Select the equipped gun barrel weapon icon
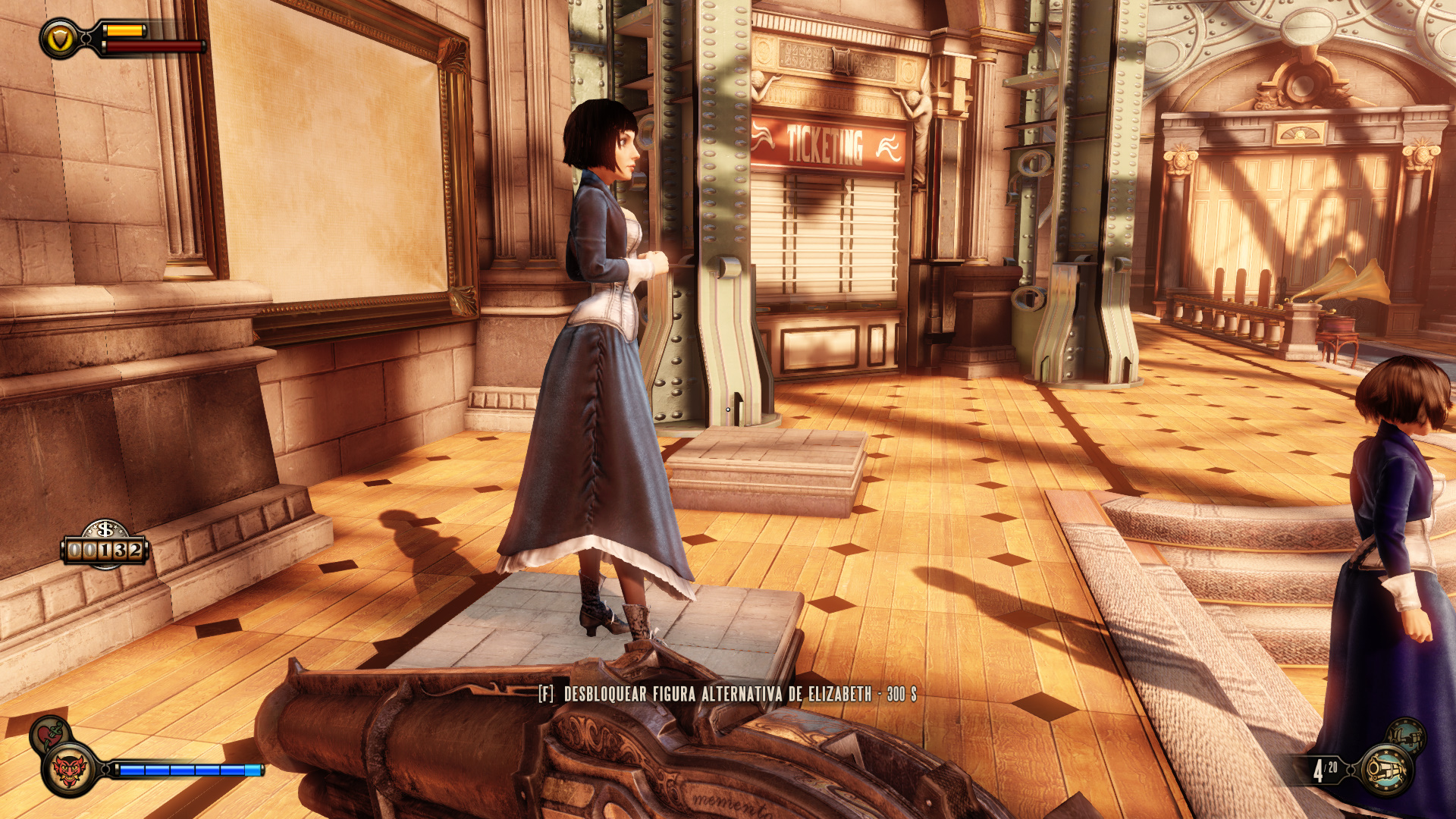The width and height of the screenshot is (1456, 819). coord(1386,770)
